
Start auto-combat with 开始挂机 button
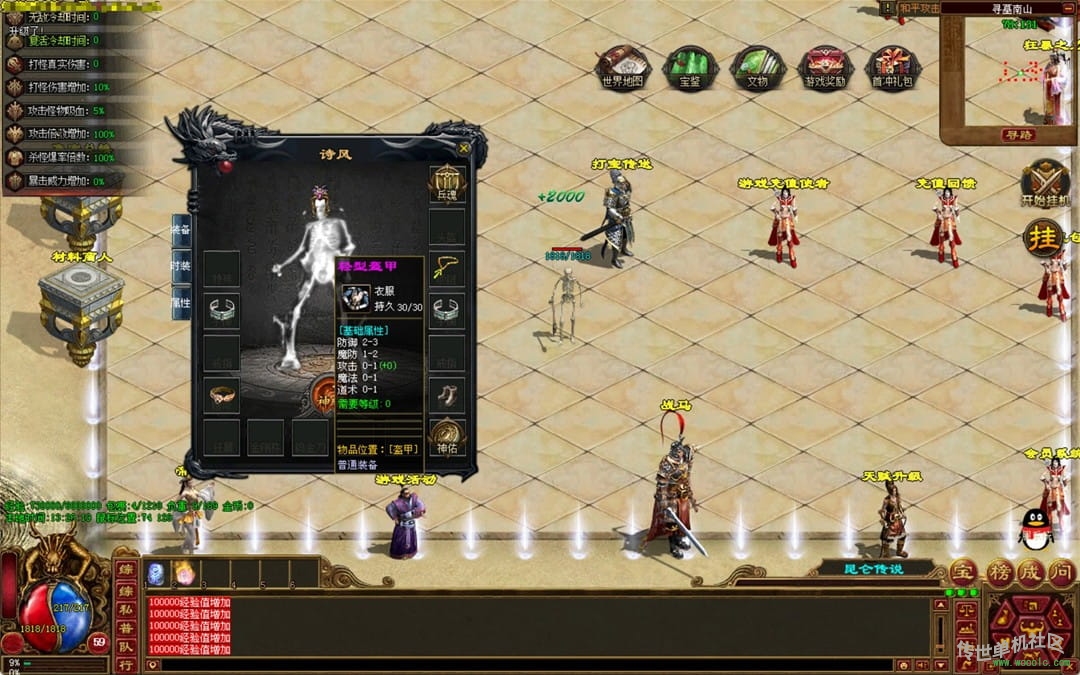tap(1045, 184)
